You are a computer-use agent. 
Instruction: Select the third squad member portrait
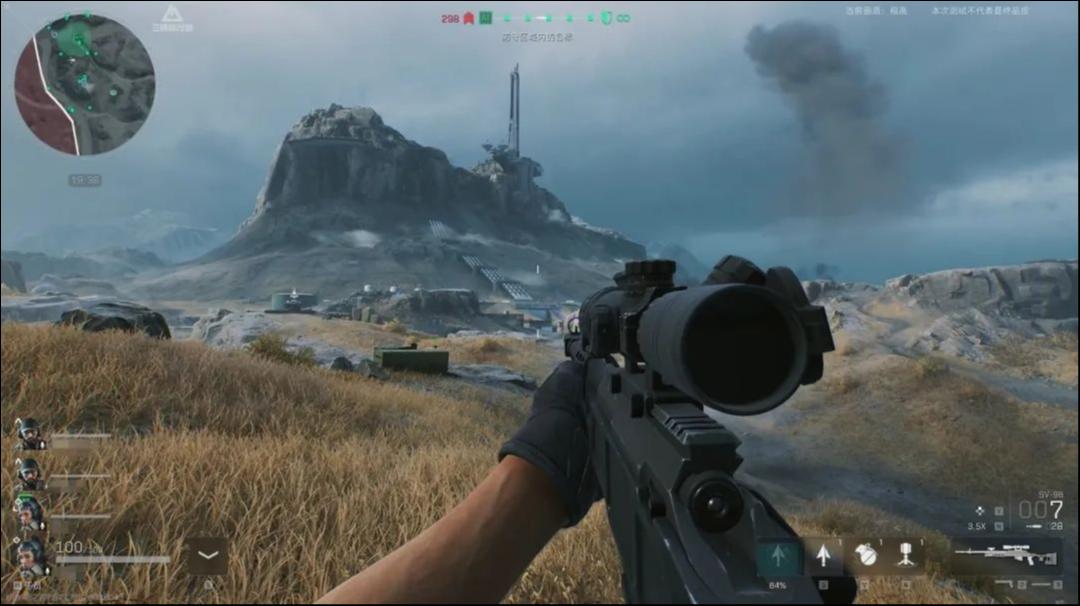30,513
